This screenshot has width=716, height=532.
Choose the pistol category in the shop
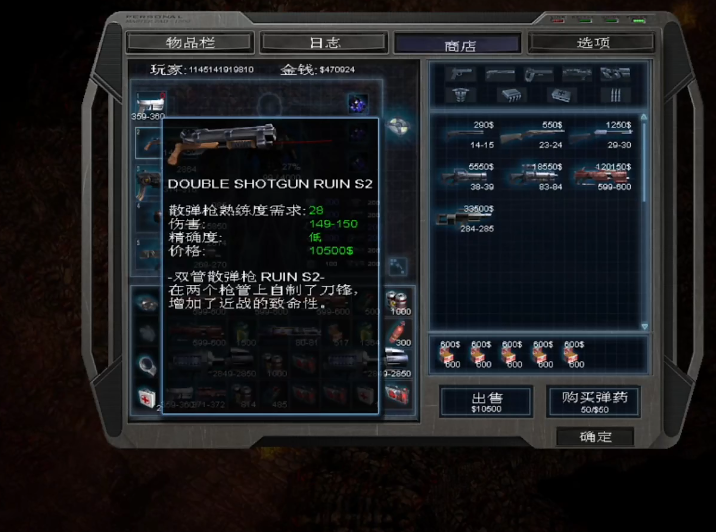click(x=461, y=74)
